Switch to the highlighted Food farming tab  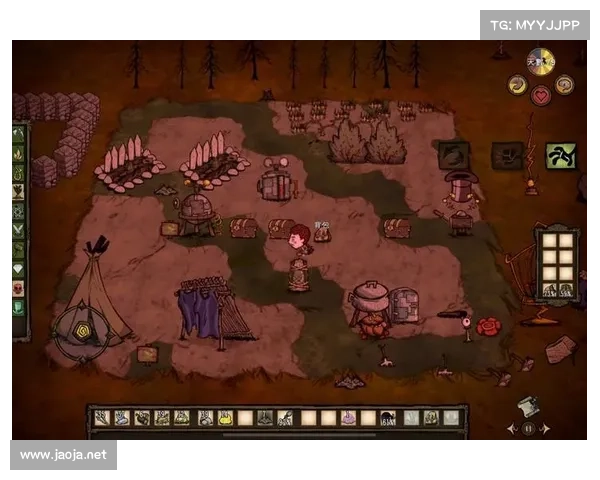pyautogui.click(x=17, y=192)
